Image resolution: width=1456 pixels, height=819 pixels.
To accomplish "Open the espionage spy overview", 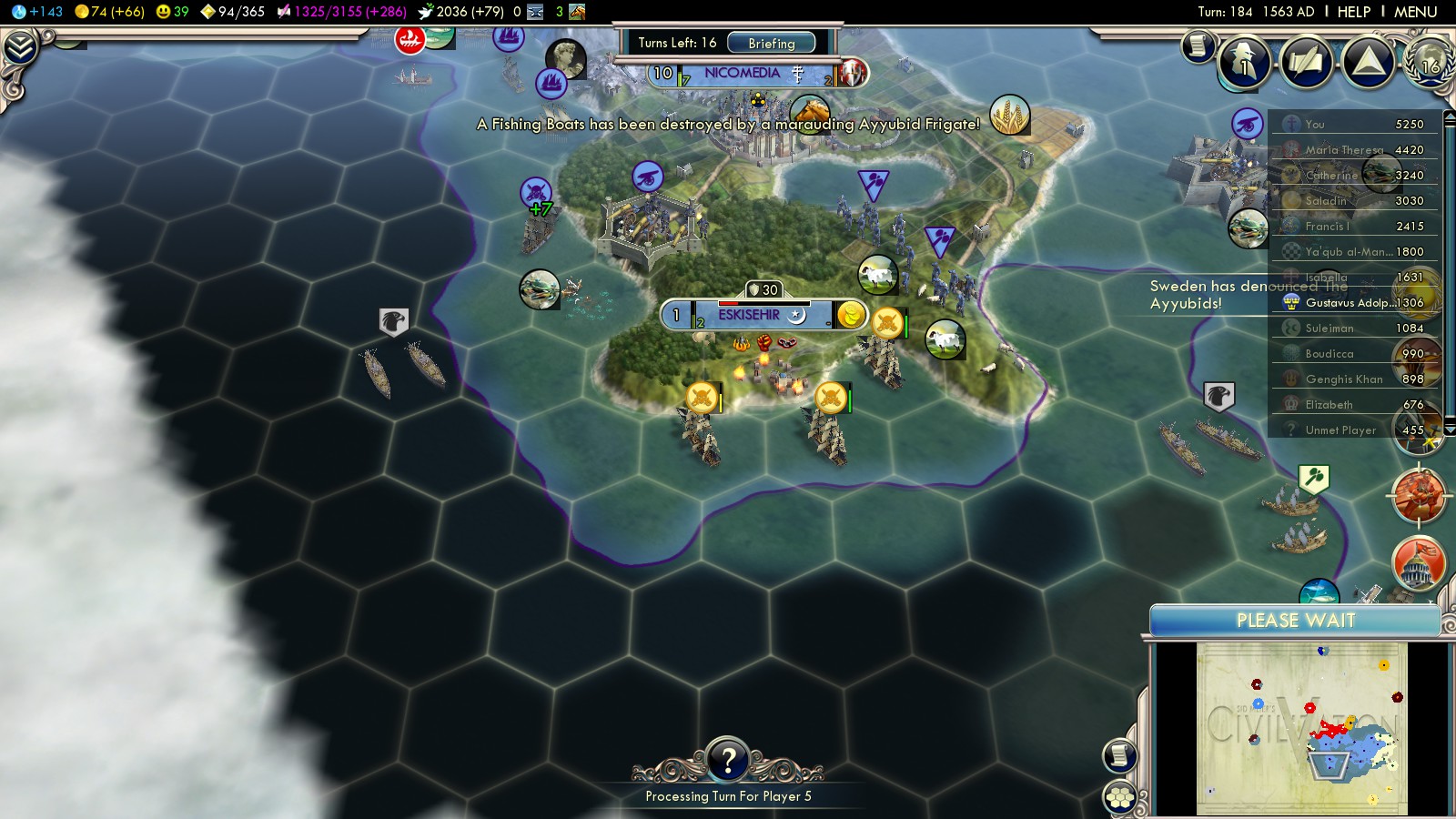I will (x=1243, y=62).
